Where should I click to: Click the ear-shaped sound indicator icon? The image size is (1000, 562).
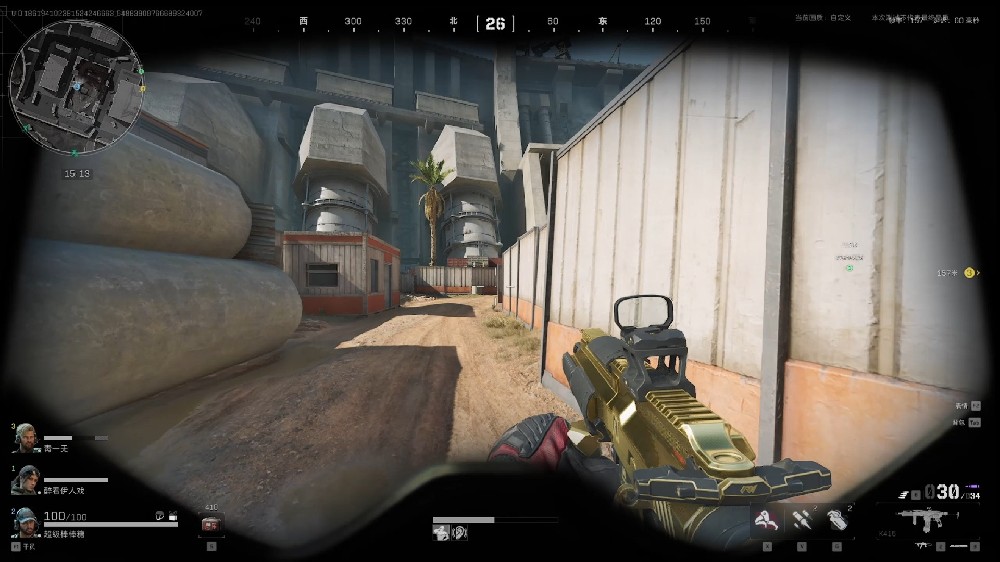460,534
